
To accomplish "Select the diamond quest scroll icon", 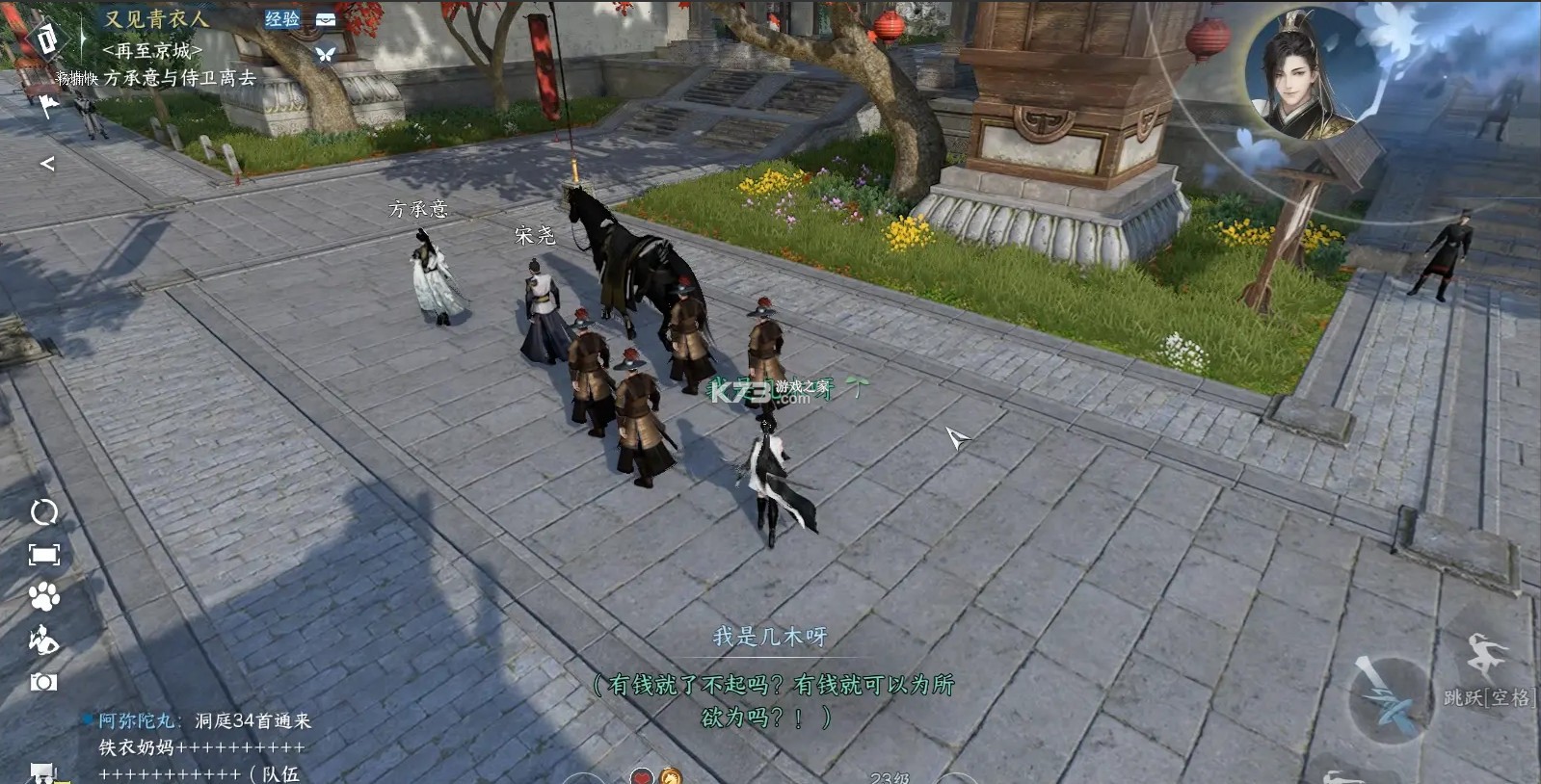I will coord(46,39).
